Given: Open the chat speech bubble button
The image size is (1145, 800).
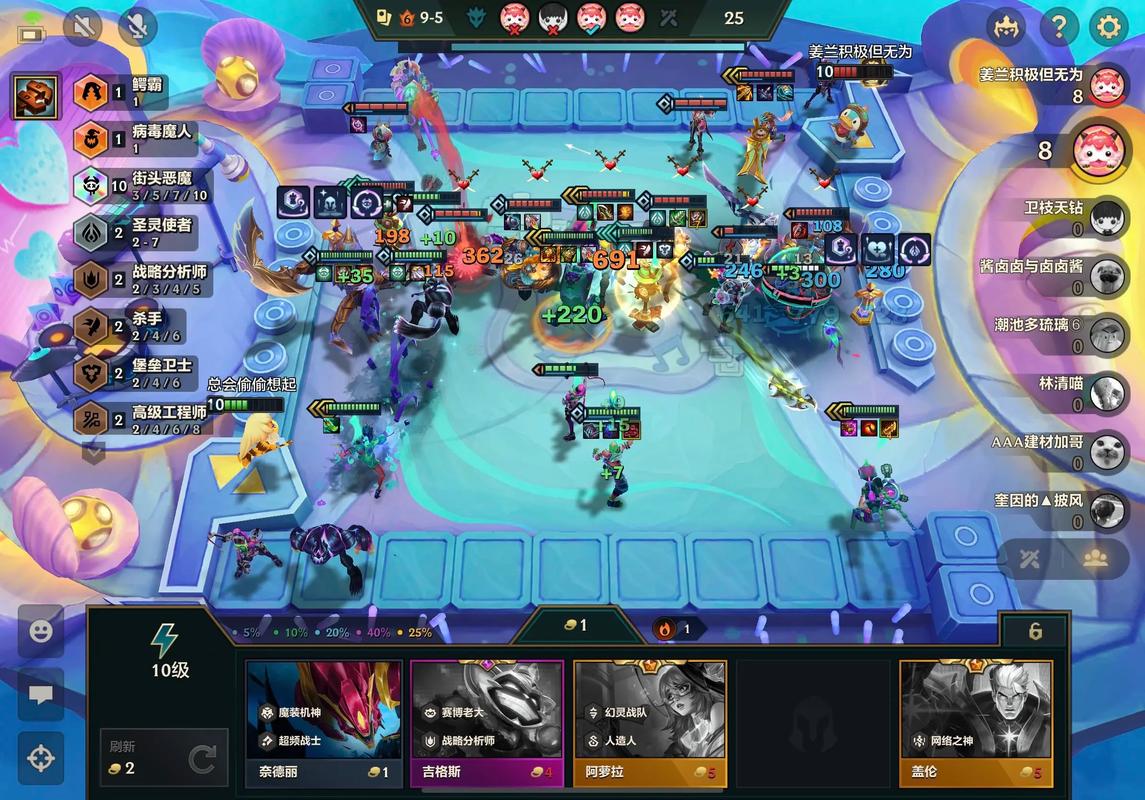Looking at the screenshot, I should 41,695.
